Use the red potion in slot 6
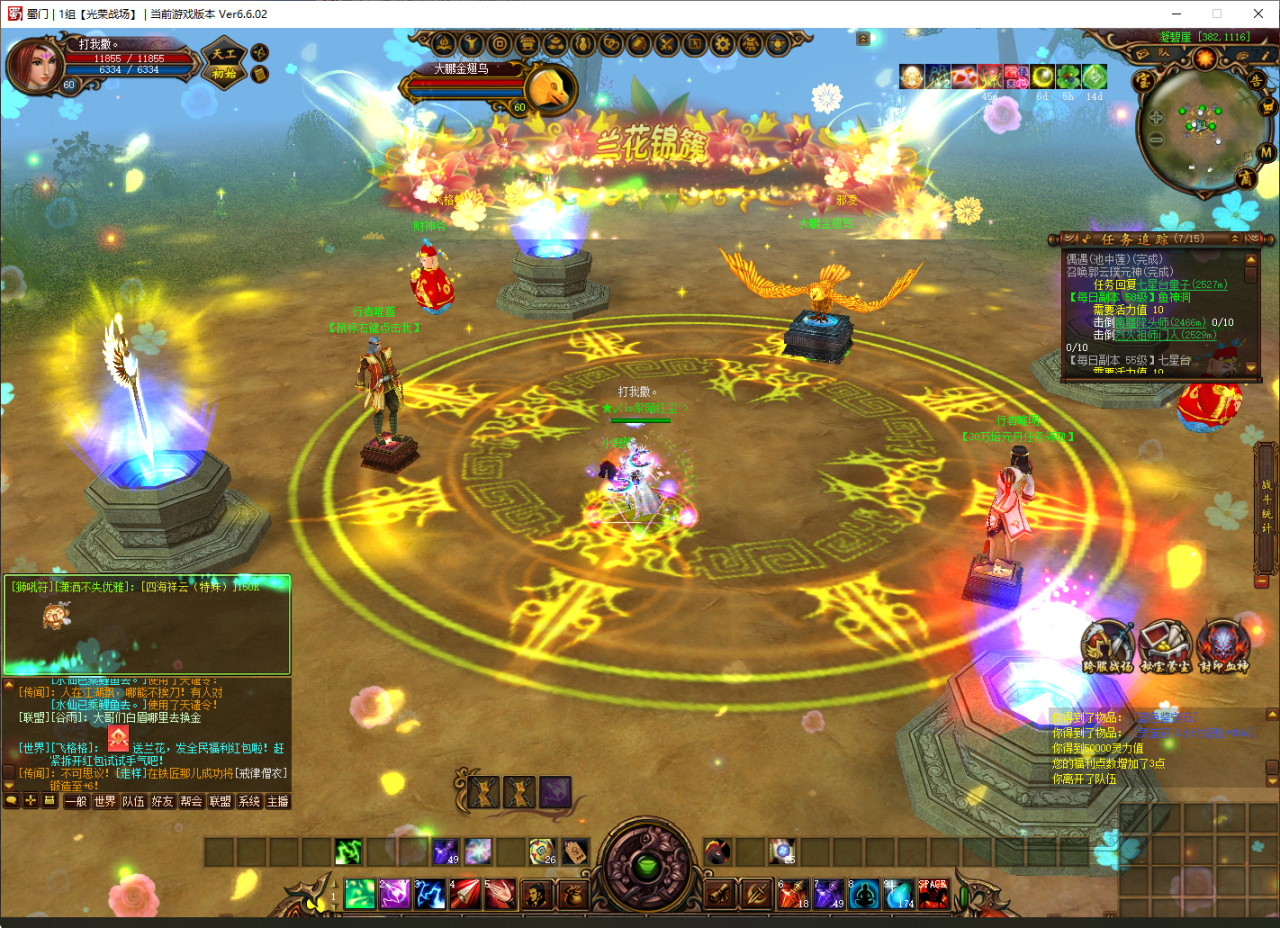Screen dimensions: 1280x928 (x=793, y=893)
